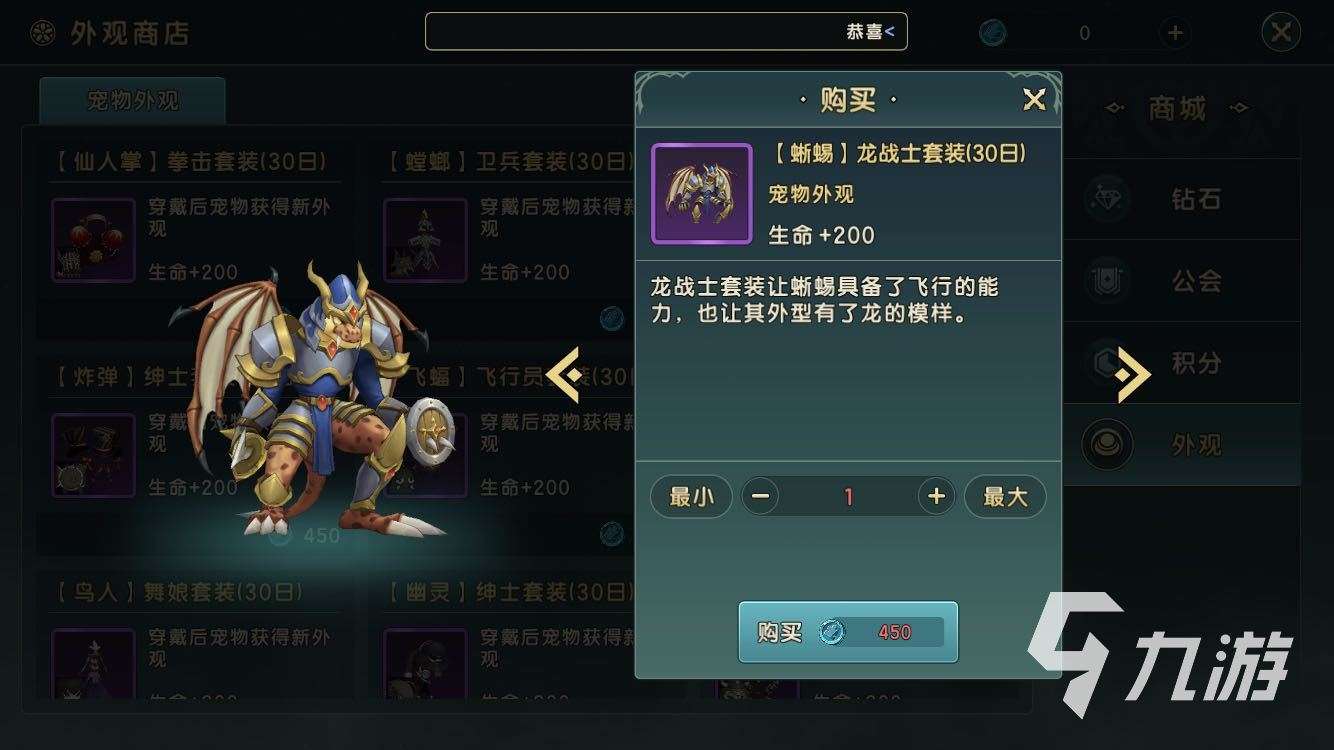
Task: Open the 公会 (Guild) shop section
Action: click(x=1105, y=281)
